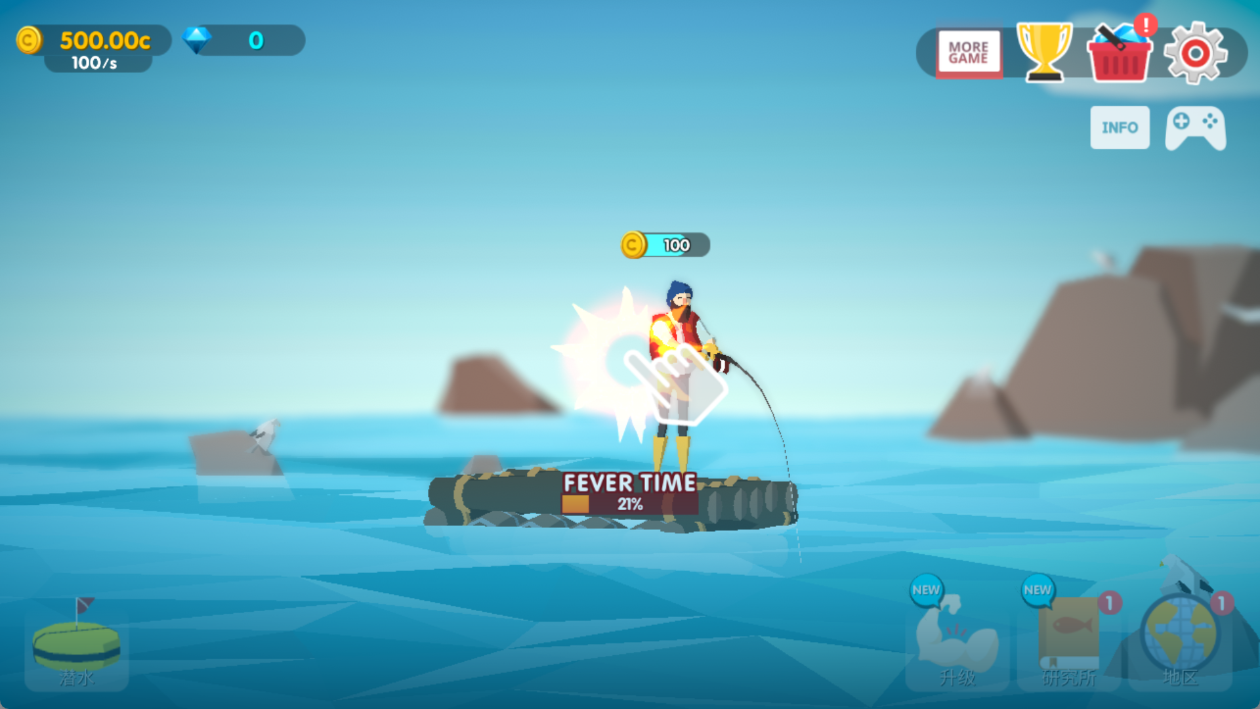
Task: Show the INFO panel
Action: coord(1119,128)
